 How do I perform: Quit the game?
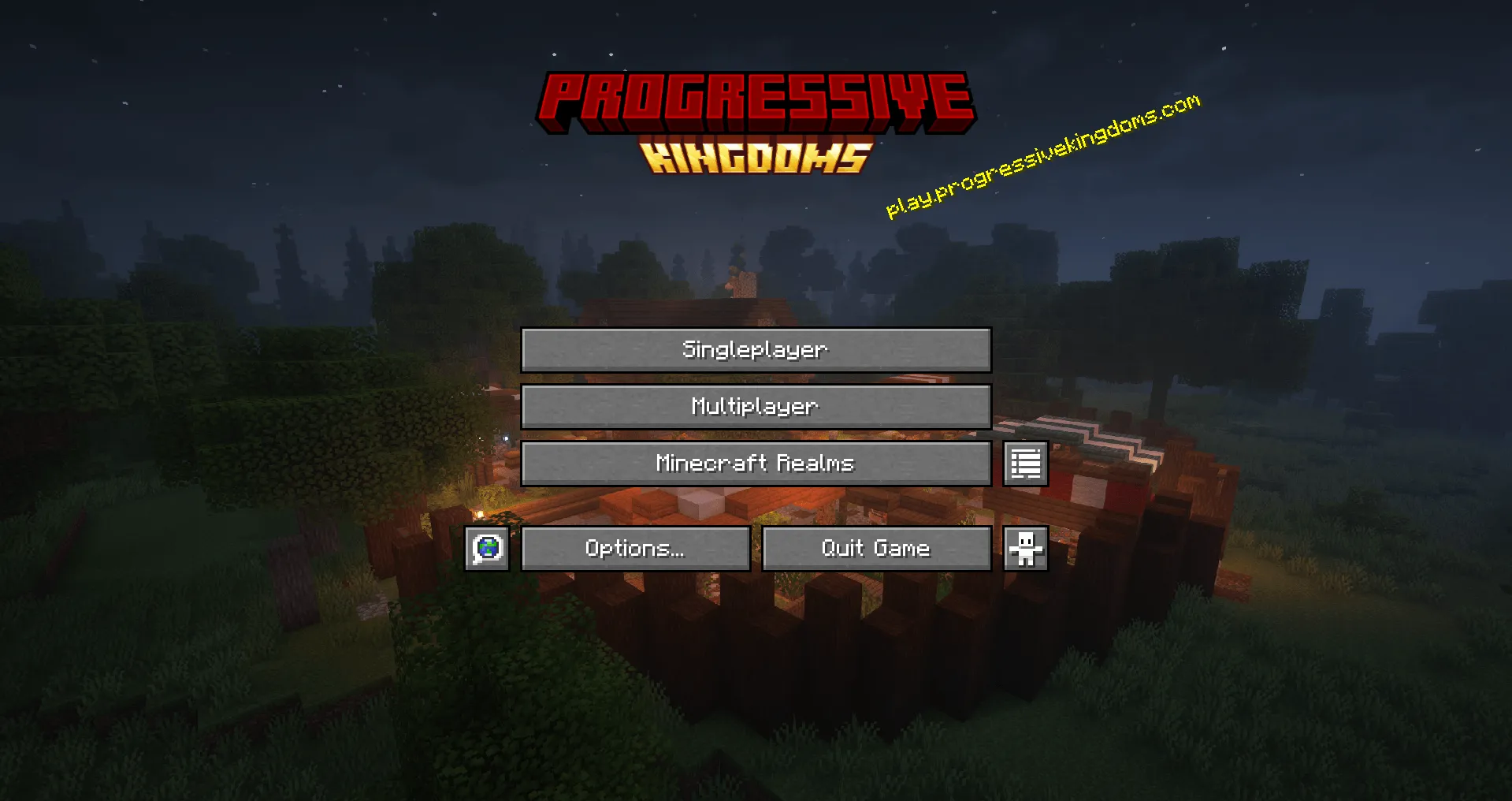pos(876,548)
